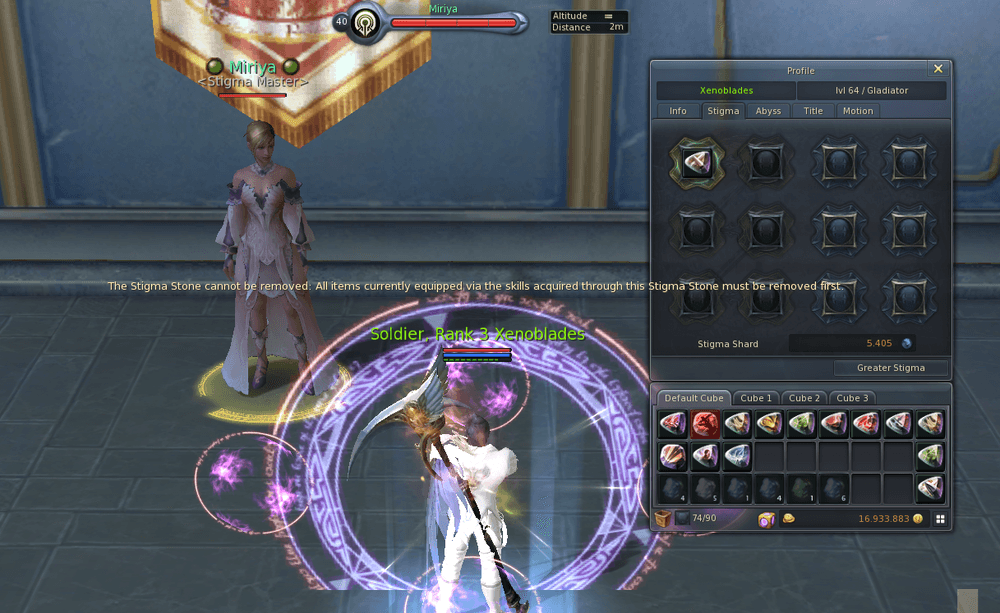Select the red highlighted stigma stone
Screen dimensions: 1000x613
click(705, 425)
